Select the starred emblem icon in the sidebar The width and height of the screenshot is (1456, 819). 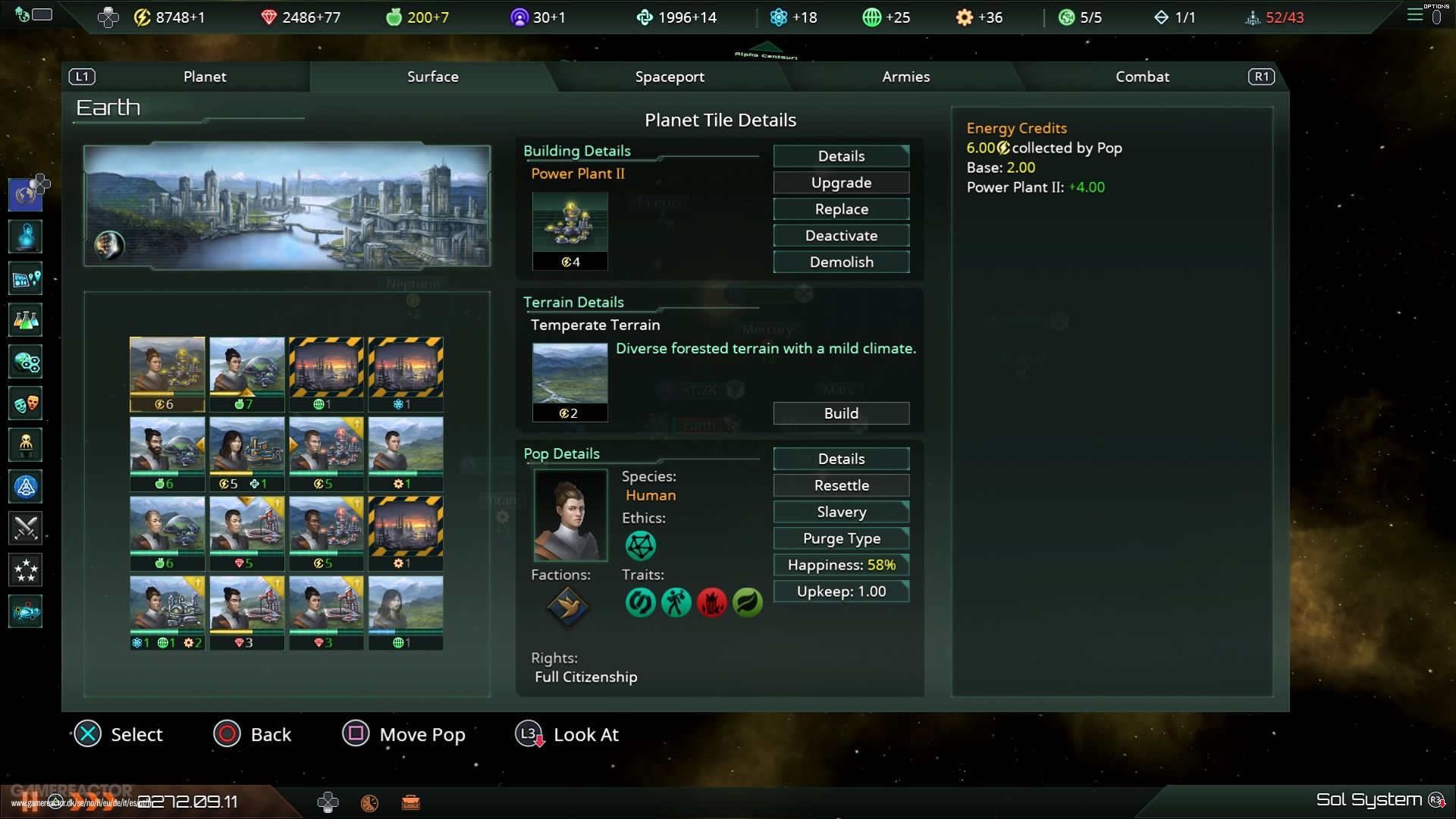click(25, 570)
